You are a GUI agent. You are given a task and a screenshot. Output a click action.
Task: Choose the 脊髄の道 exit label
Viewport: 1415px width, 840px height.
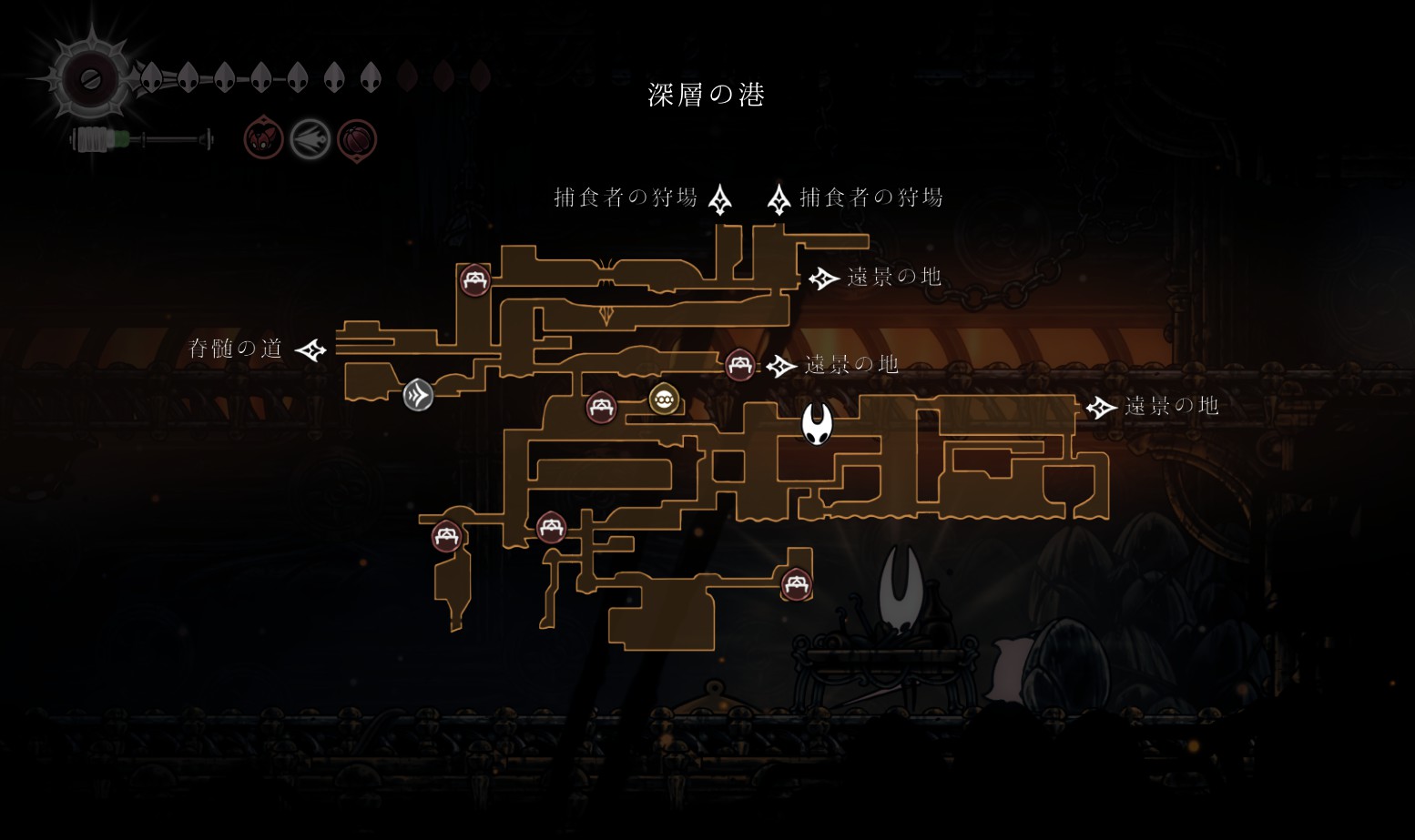coord(236,349)
